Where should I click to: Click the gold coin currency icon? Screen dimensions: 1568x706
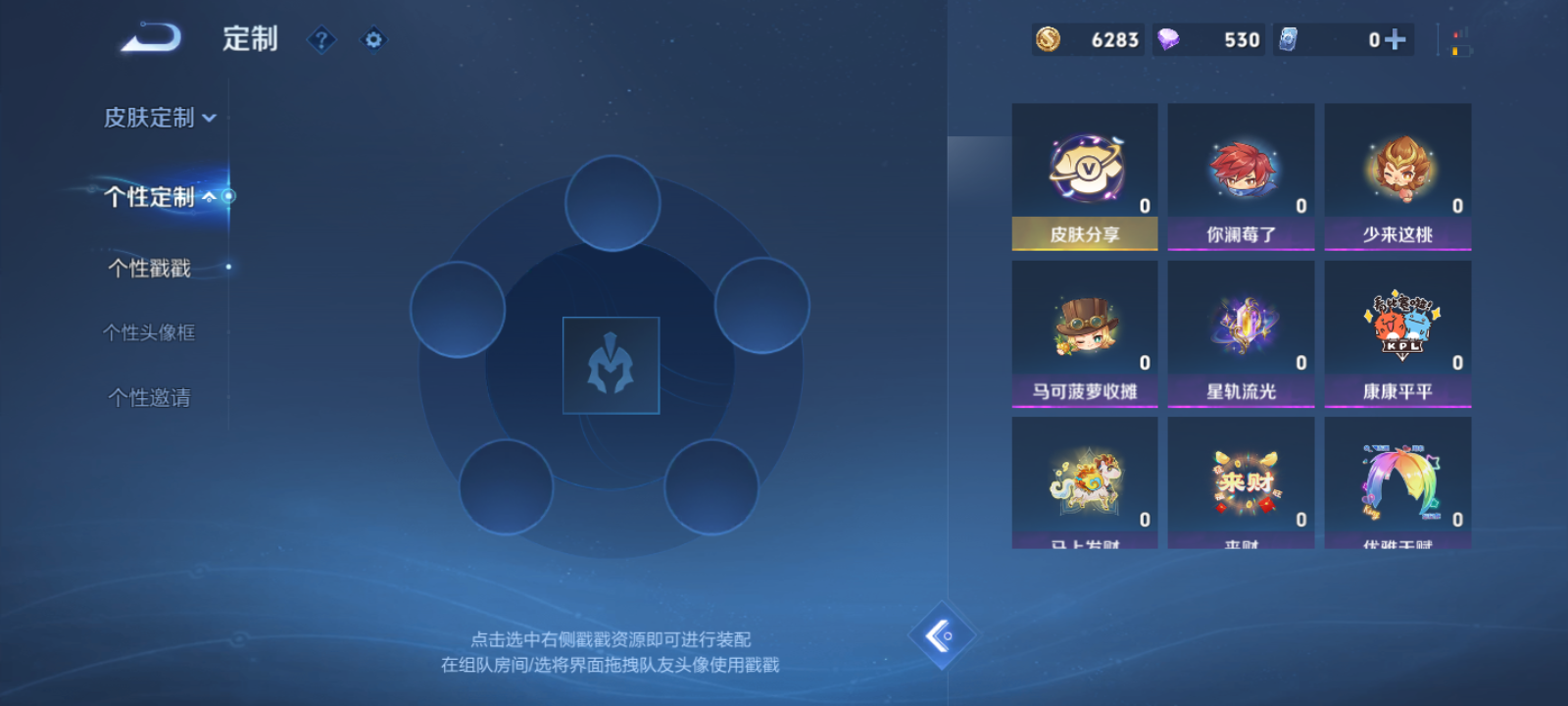[1047, 40]
